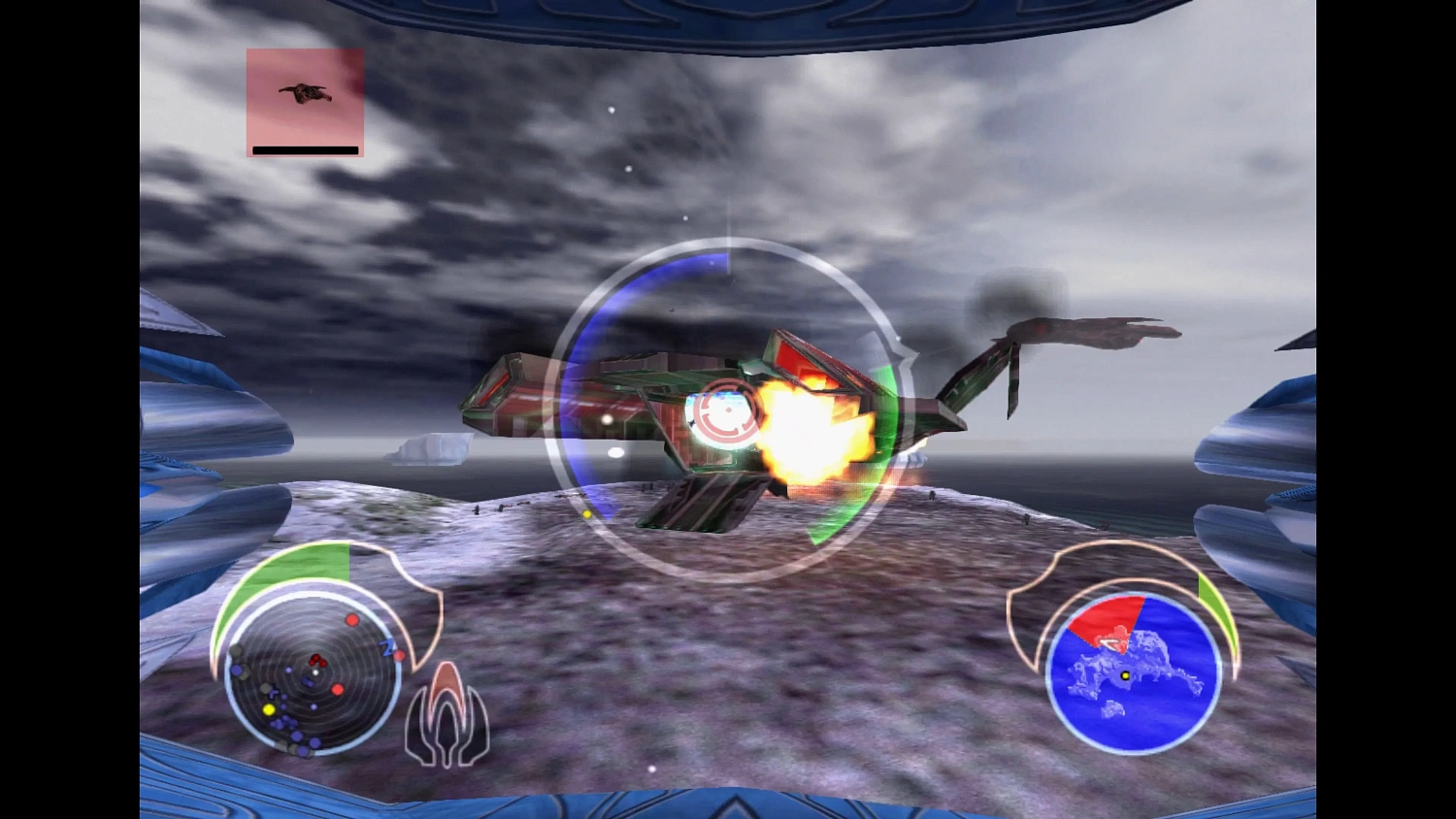
Task: Click the yellow objective dot on the radar
Action: tap(269, 708)
